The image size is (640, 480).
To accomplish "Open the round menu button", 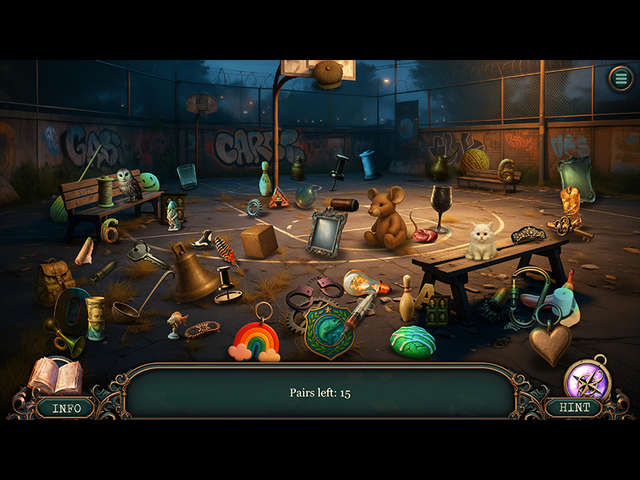I will (x=621, y=78).
